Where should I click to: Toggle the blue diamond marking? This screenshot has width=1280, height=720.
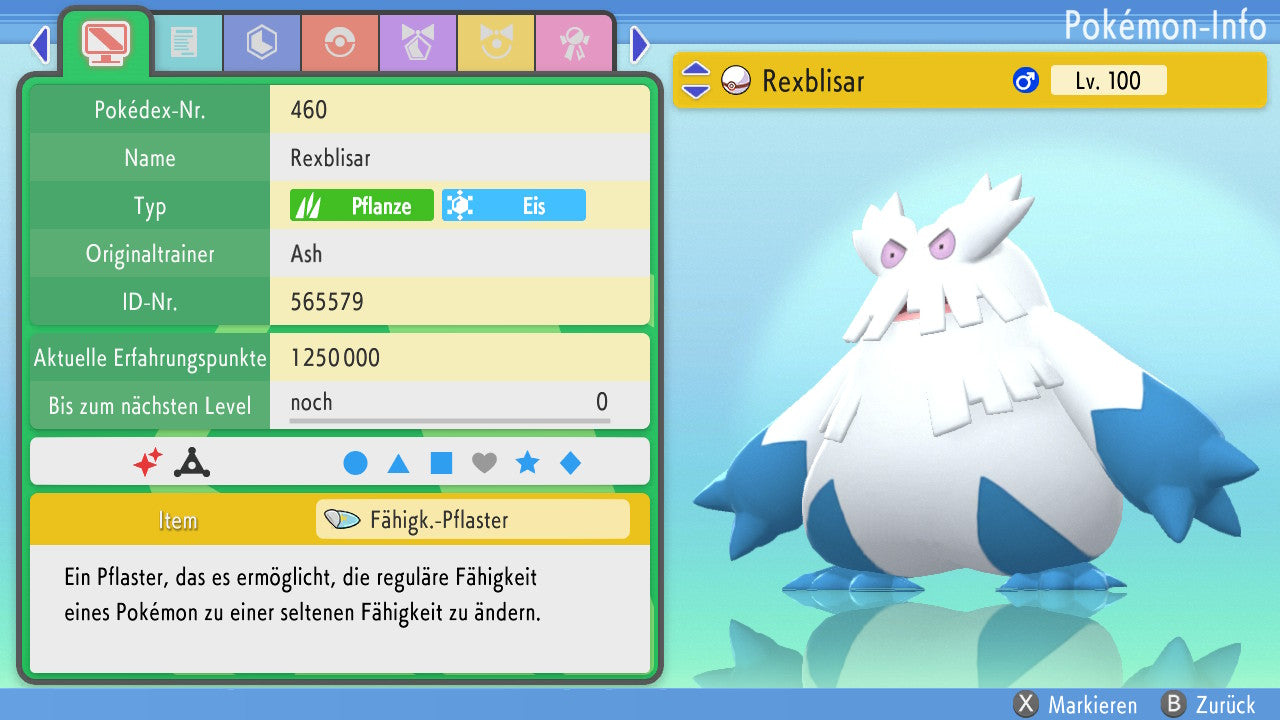pyautogui.click(x=570, y=463)
